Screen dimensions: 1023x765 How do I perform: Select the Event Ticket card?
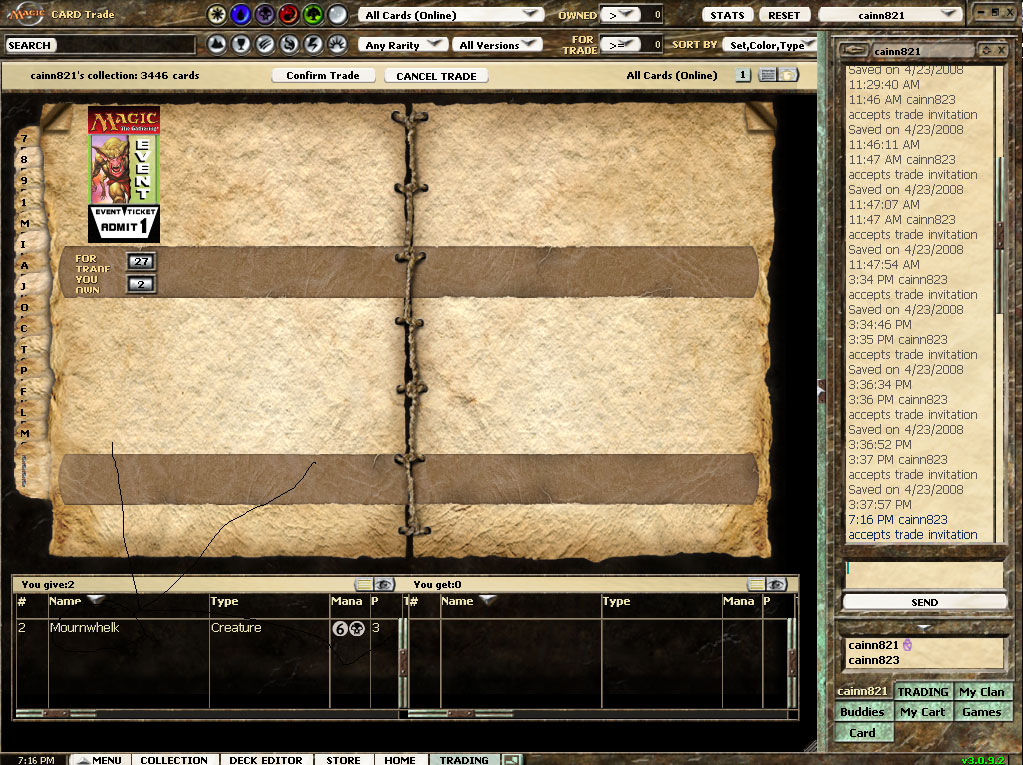[x=124, y=174]
